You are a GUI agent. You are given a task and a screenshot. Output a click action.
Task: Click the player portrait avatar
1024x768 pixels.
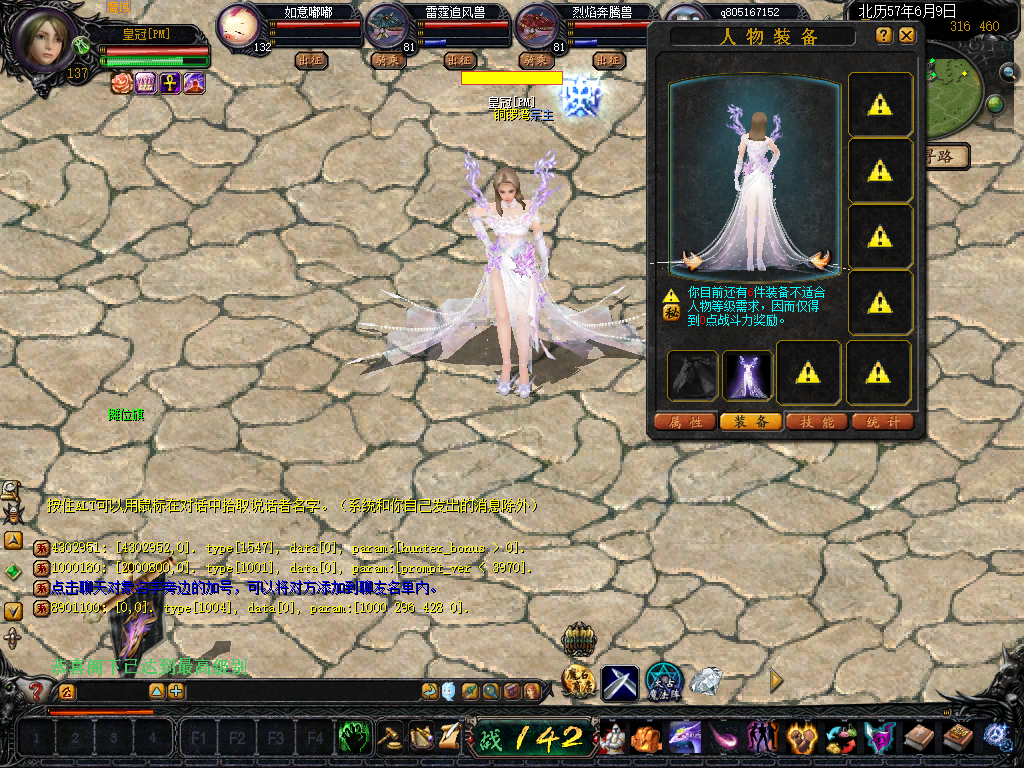tap(45, 38)
